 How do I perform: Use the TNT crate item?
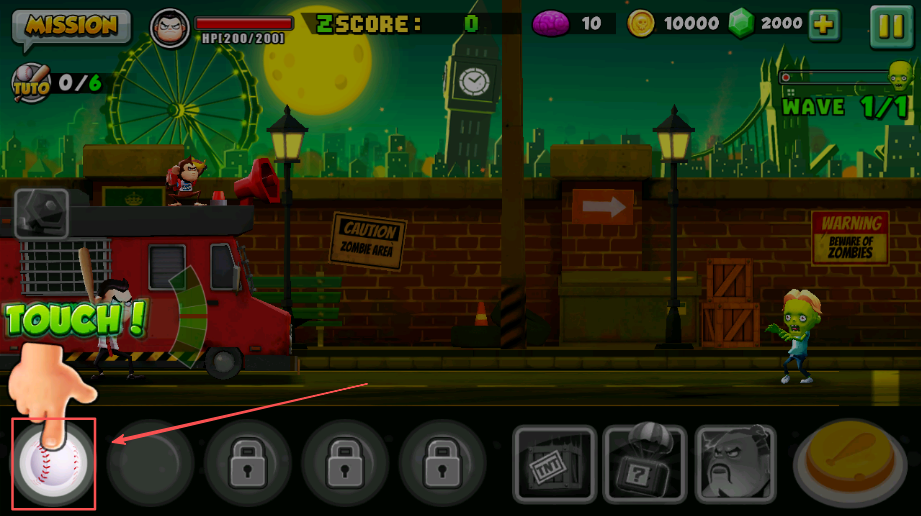pyautogui.click(x=554, y=464)
